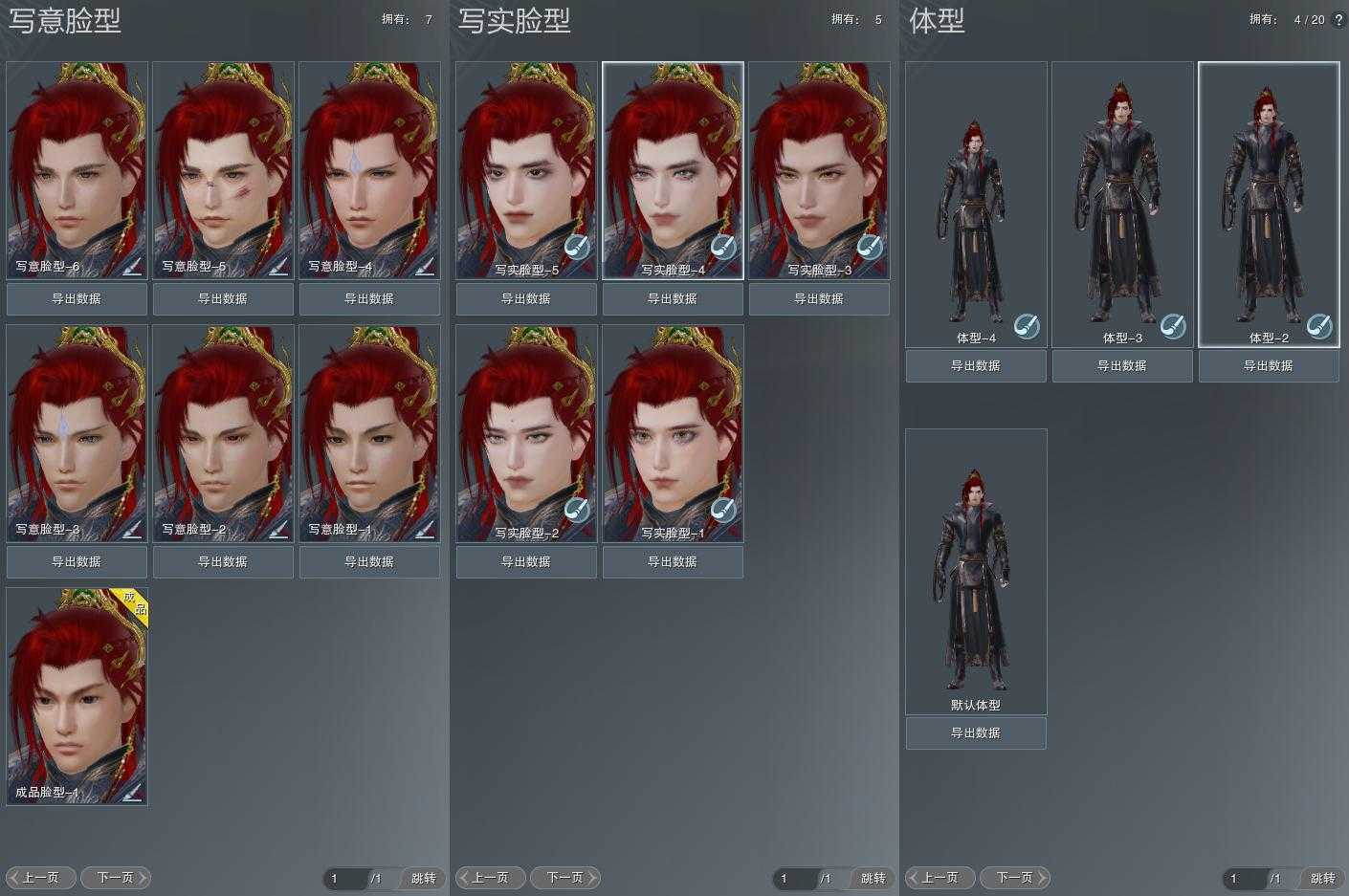Screen dimensions: 1349x896
Task: Select the 写意脸型-6 face preset
Action: click(x=77, y=170)
